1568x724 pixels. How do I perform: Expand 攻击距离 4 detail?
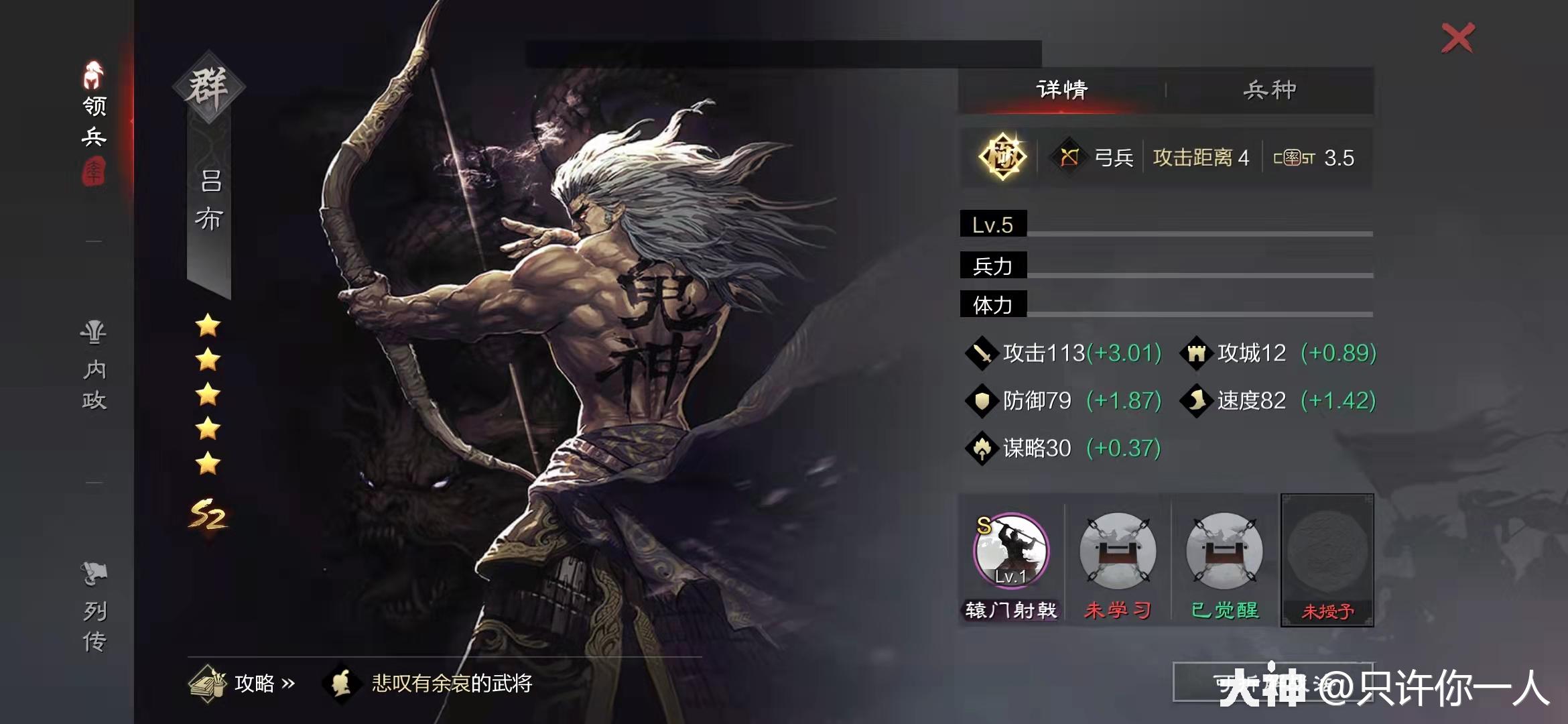(x=1199, y=158)
